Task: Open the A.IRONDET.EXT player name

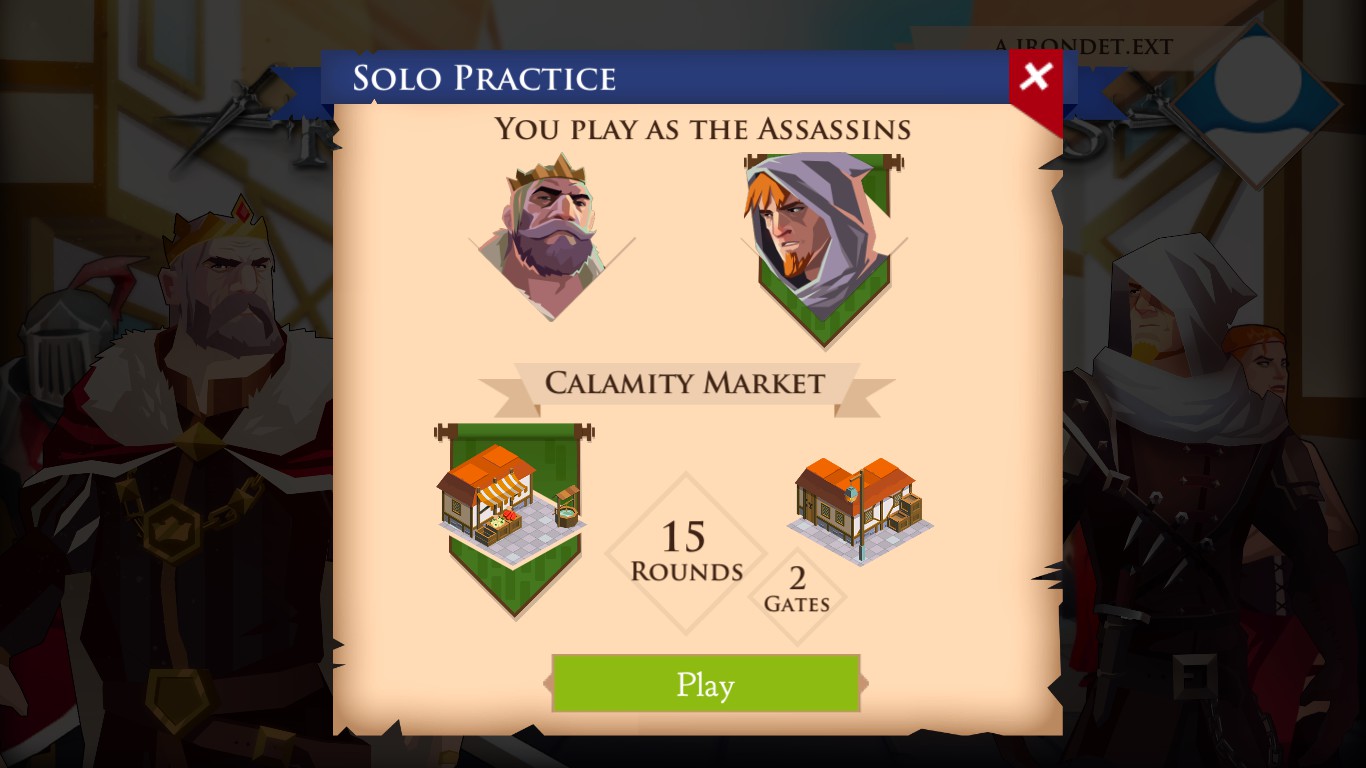Action: pyautogui.click(x=1083, y=46)
